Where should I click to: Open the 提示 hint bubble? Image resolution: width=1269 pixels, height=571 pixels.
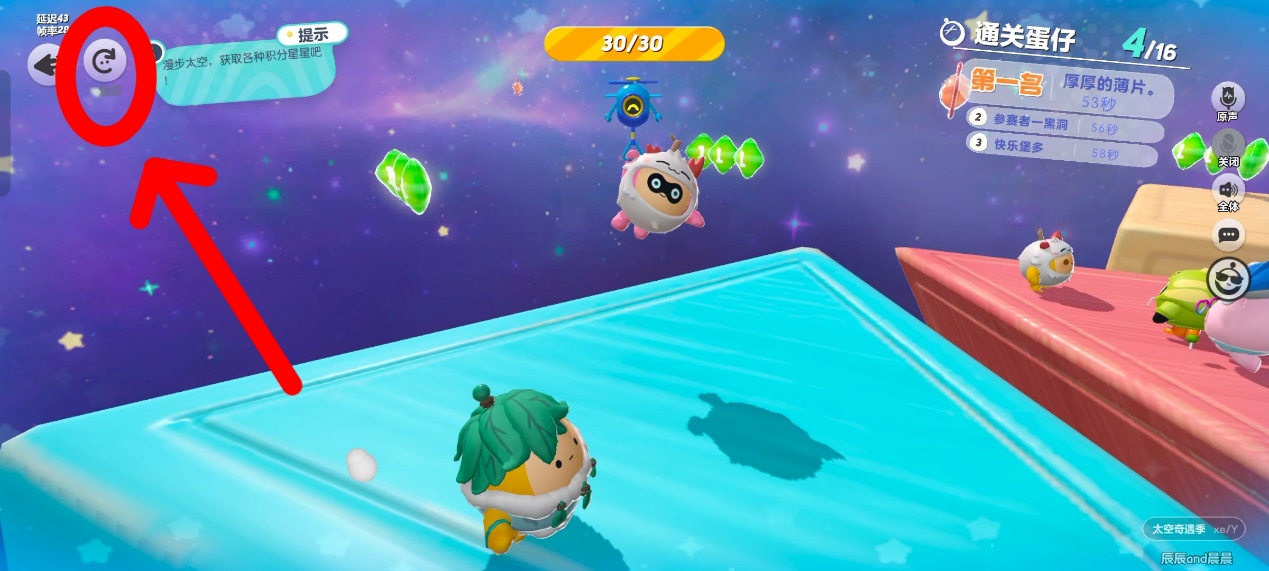pos(313,34)
